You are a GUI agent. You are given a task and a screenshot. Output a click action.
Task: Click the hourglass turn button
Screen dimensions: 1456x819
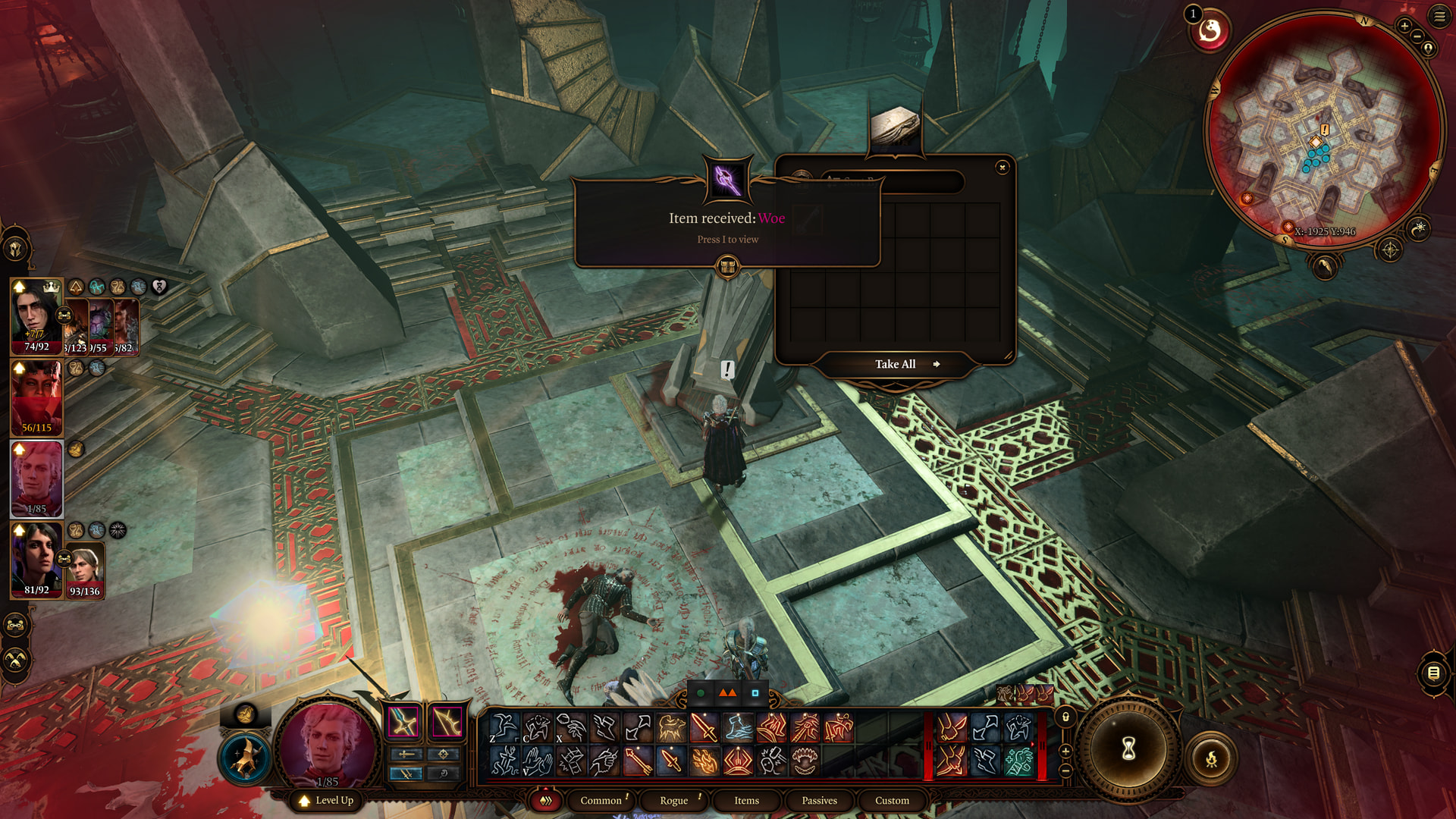tap(1128, 749)
